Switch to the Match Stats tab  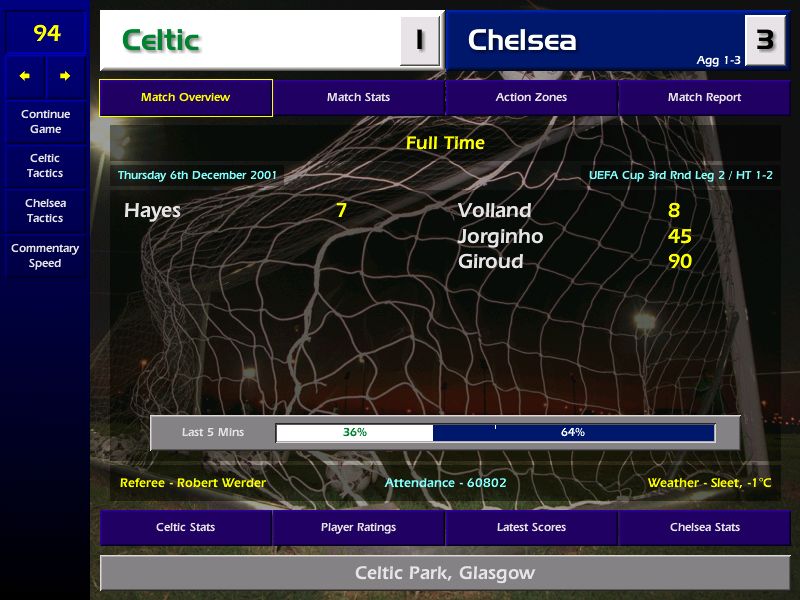358,98
